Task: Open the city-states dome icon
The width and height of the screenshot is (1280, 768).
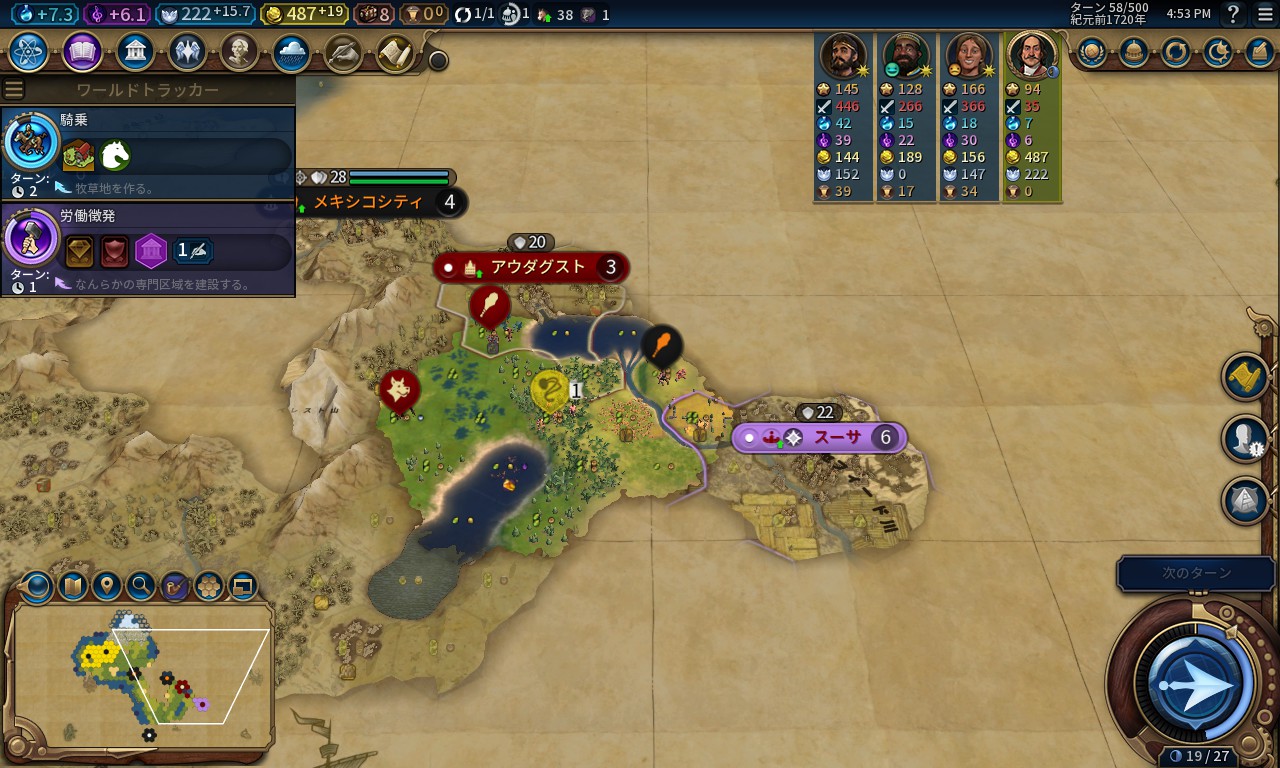Action: (1133, 52)
